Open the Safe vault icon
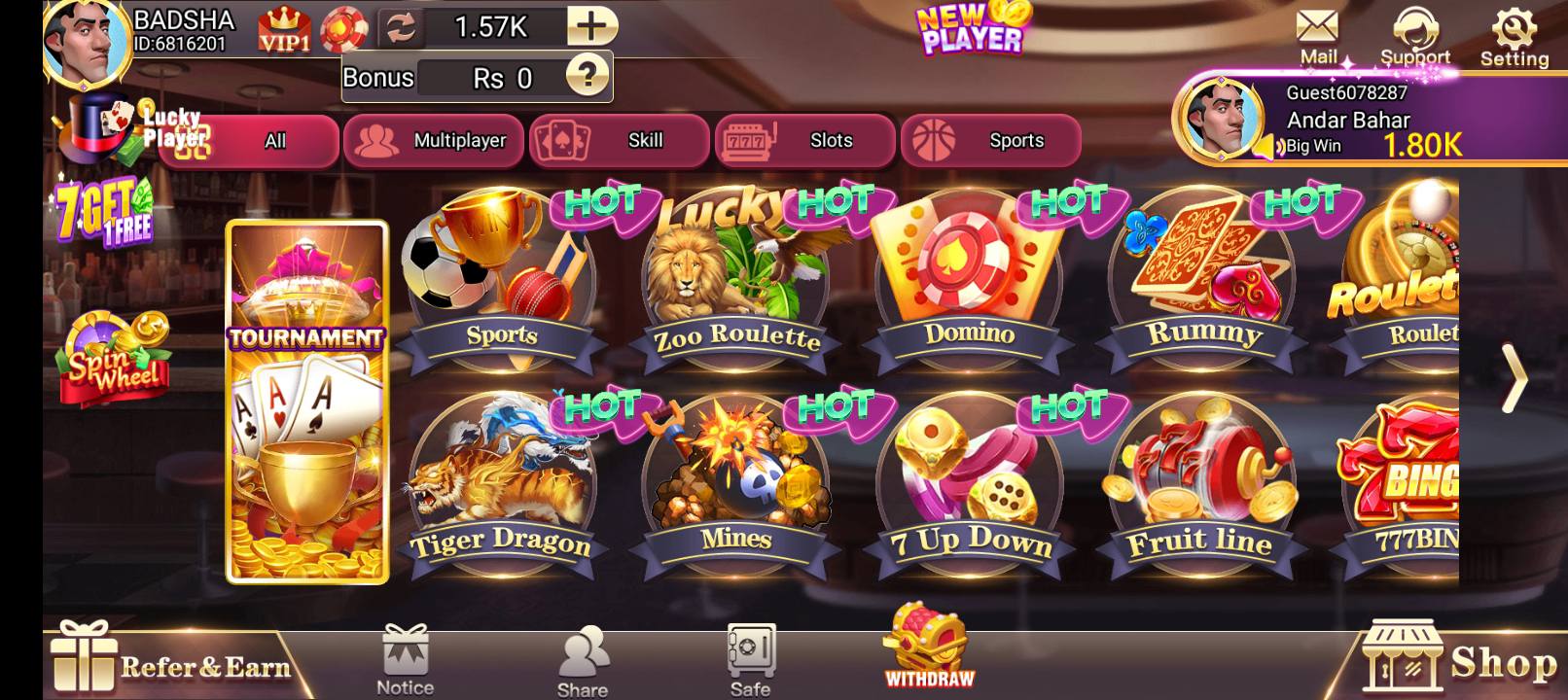This screenshot has width=1568, height=700. pyautogui.click(x=747, y=651)
